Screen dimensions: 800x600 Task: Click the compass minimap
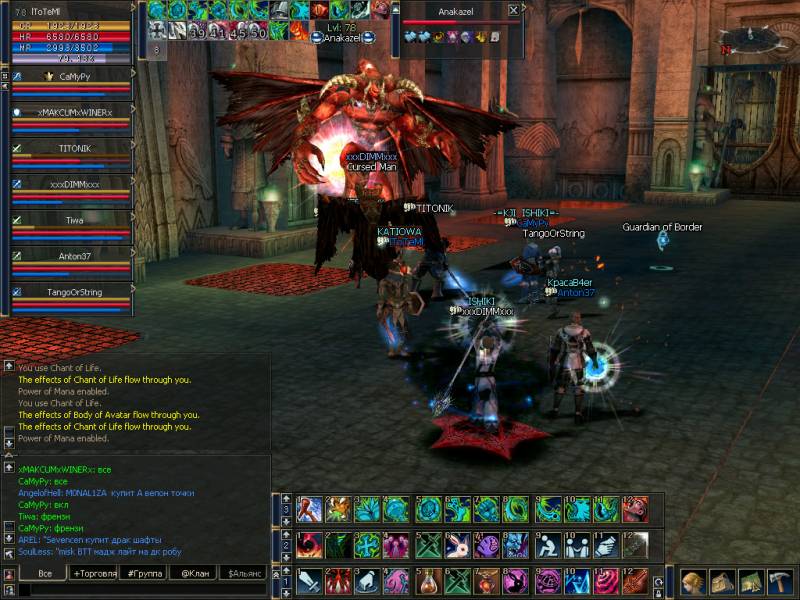[x=755, y=38]
